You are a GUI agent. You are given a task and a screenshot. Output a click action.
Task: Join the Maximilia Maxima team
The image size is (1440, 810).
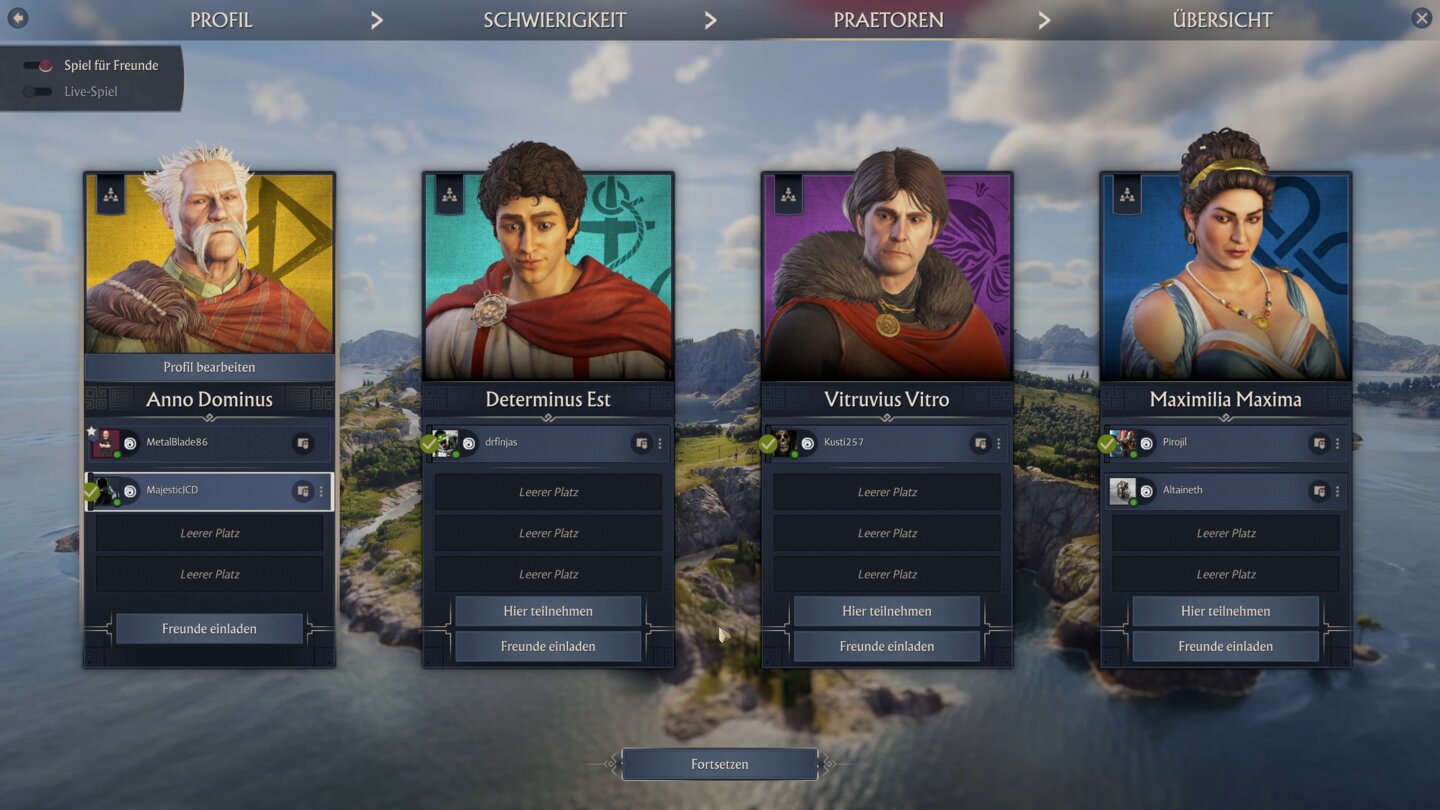pos(1225,611)
